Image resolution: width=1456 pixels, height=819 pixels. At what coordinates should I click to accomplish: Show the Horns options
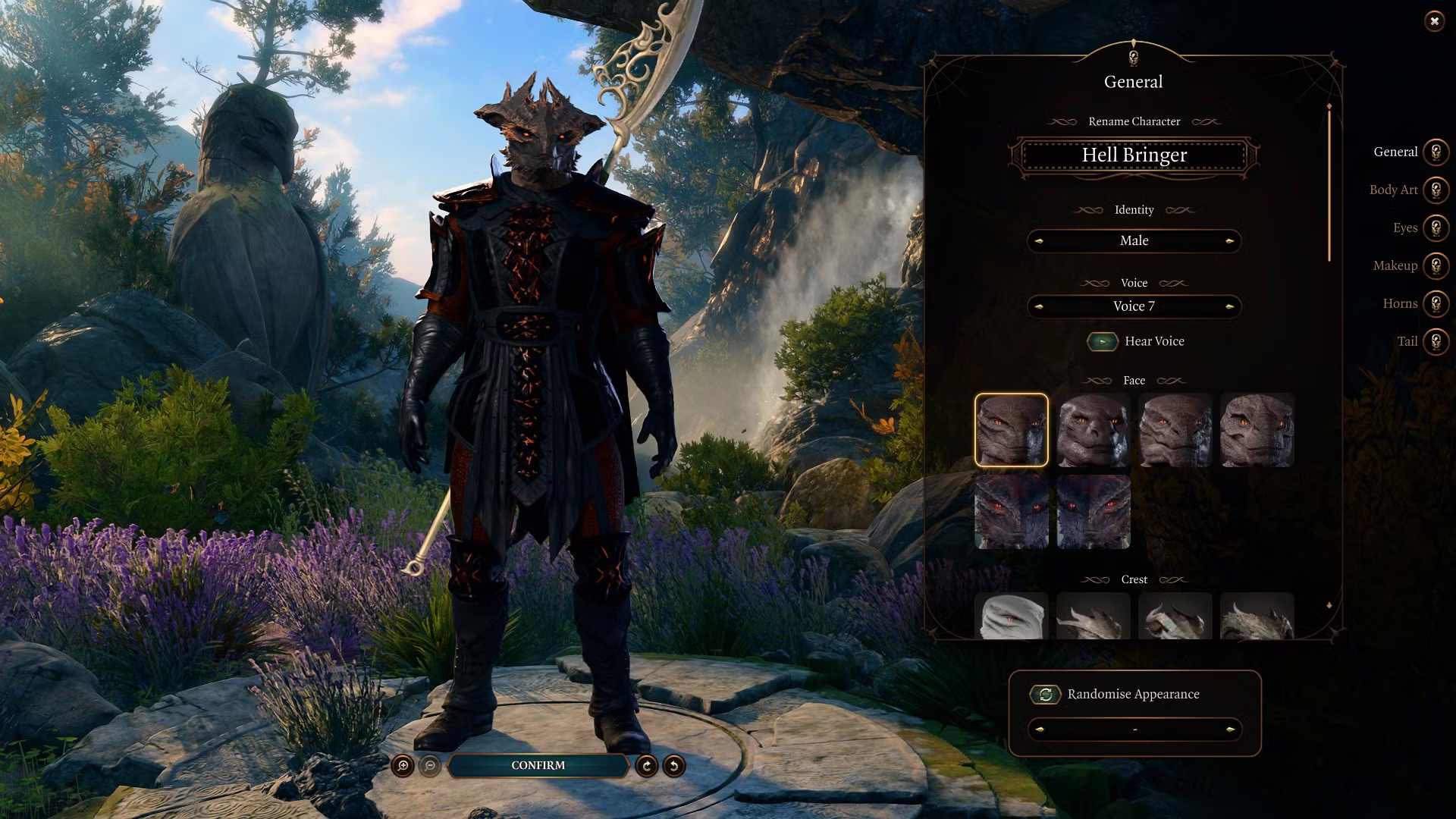tap(1435, 303)
